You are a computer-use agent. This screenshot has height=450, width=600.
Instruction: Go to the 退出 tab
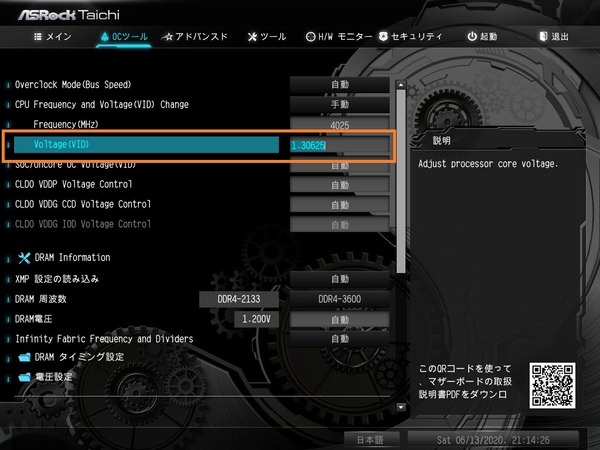coord(553,37)
